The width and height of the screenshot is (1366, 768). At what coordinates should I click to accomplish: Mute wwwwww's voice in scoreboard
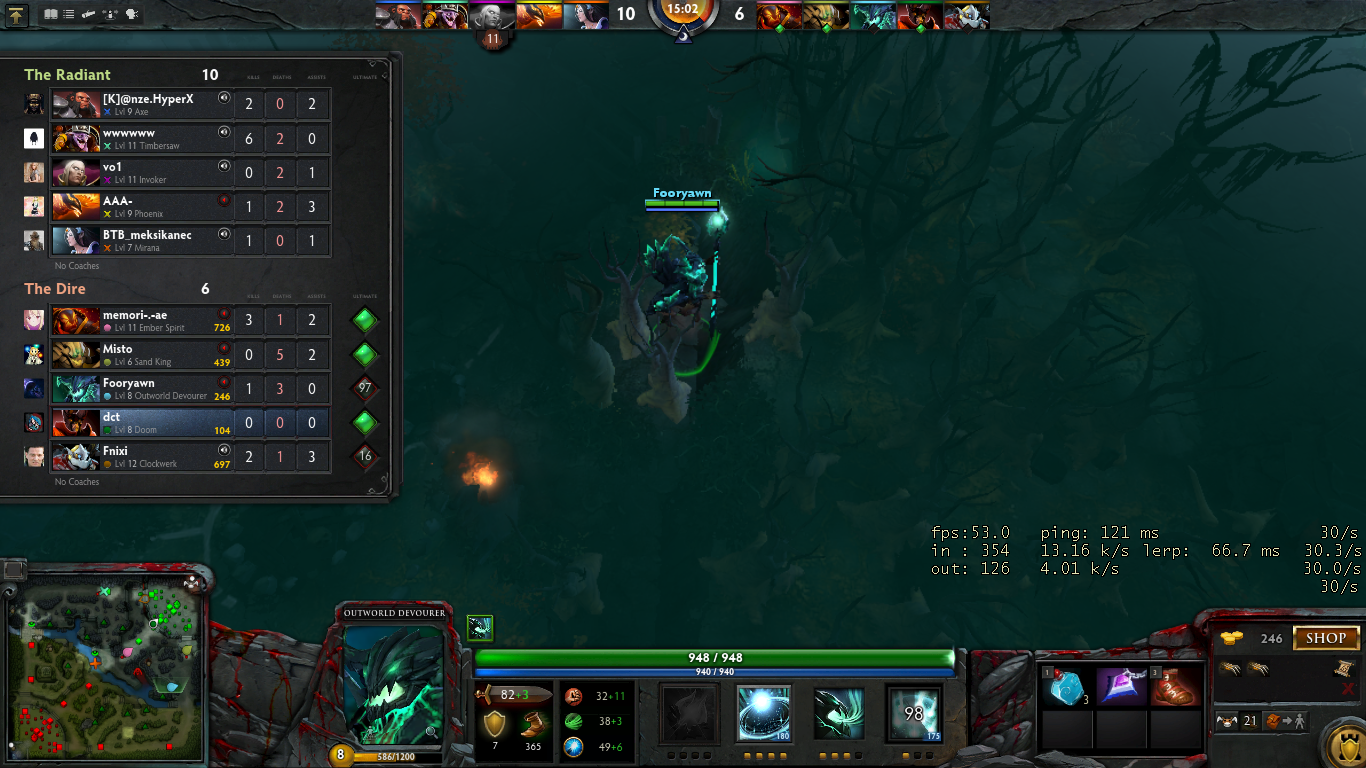click(224, 132)
